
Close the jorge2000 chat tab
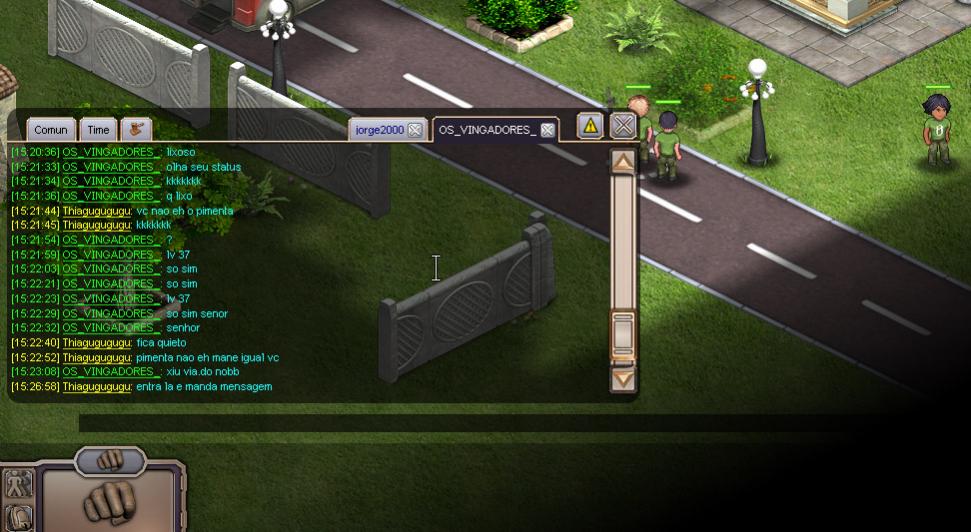click(415, 130)
